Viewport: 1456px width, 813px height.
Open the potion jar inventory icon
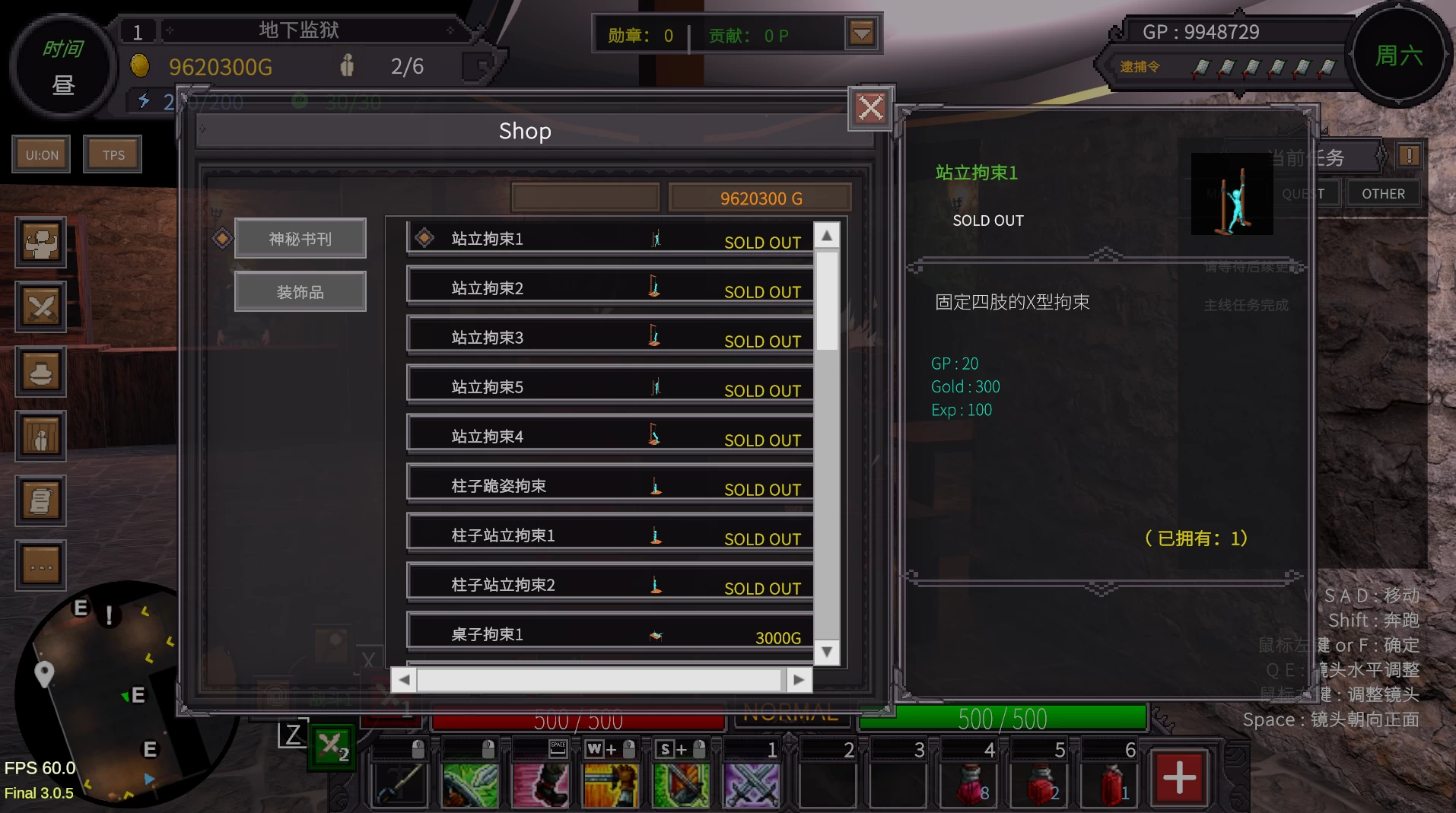point(40,372)
